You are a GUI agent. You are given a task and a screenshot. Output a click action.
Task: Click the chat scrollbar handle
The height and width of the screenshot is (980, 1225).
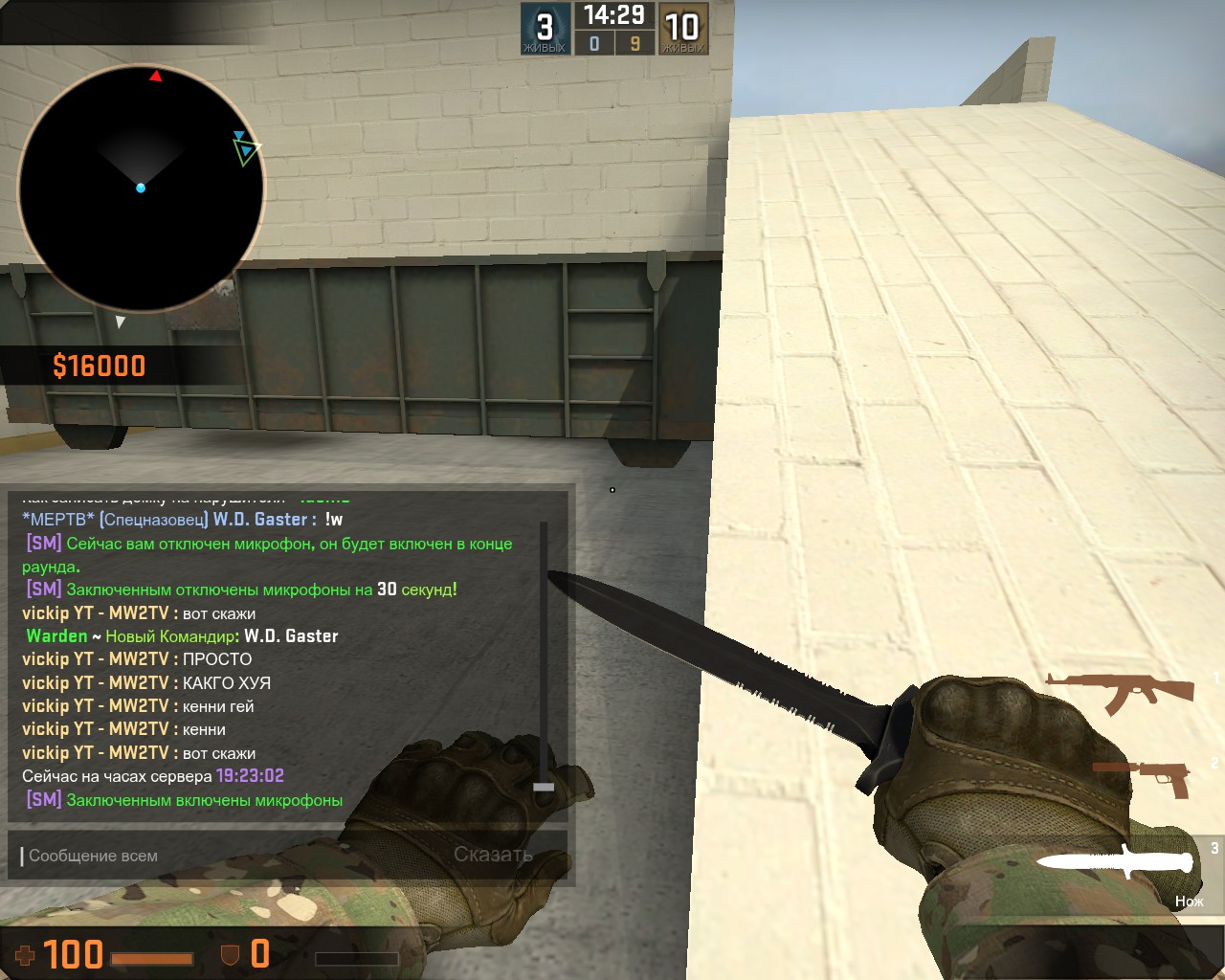tap(544, 787)
